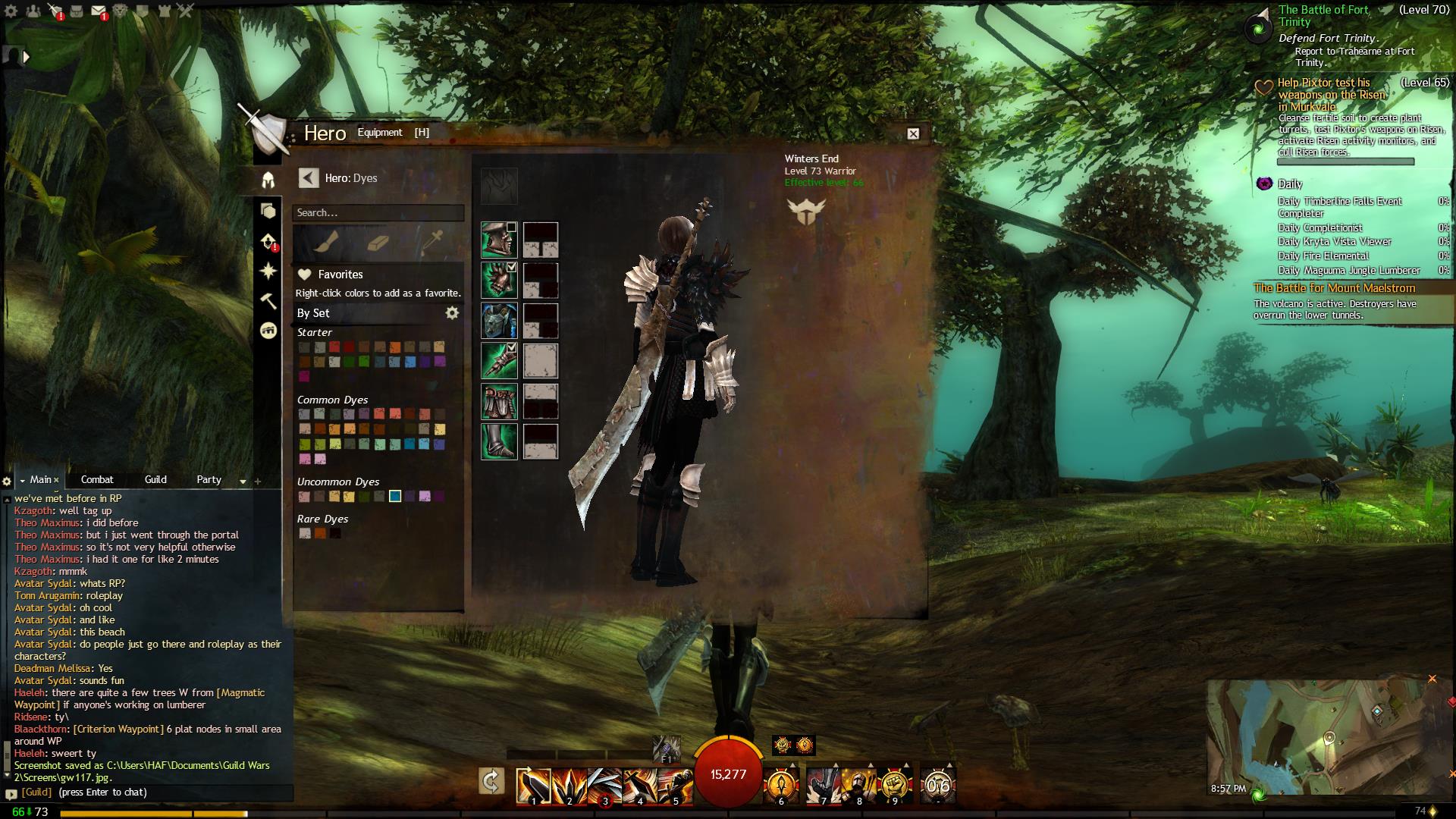
Task: Close the Hero panel
Action: pos(913,133)
